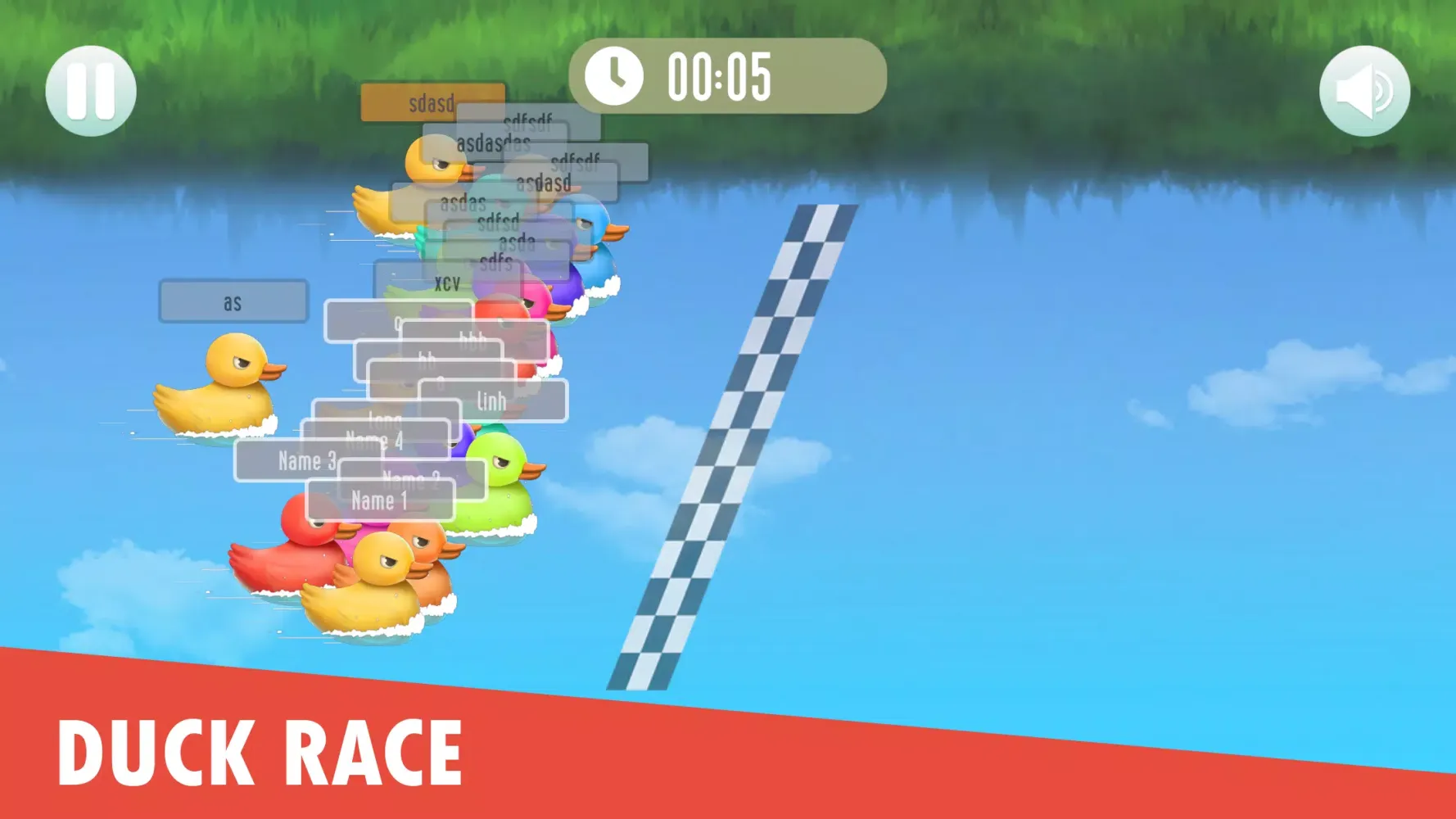This screenshot has height=819, width=1456.
Task: Click the 'Name 1' label
Action: (381, 500)
